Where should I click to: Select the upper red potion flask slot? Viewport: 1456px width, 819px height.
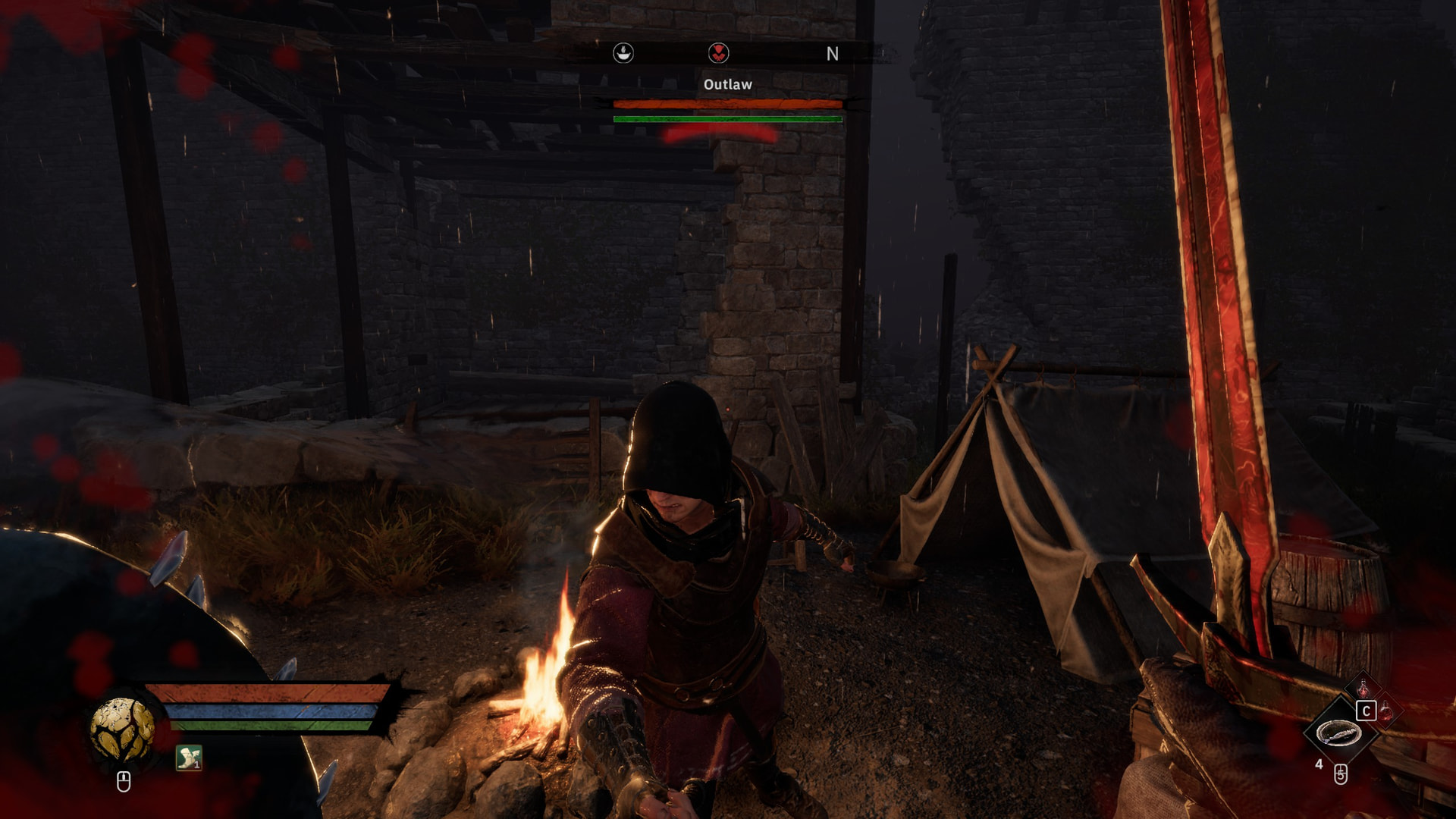pos(1363,689)
